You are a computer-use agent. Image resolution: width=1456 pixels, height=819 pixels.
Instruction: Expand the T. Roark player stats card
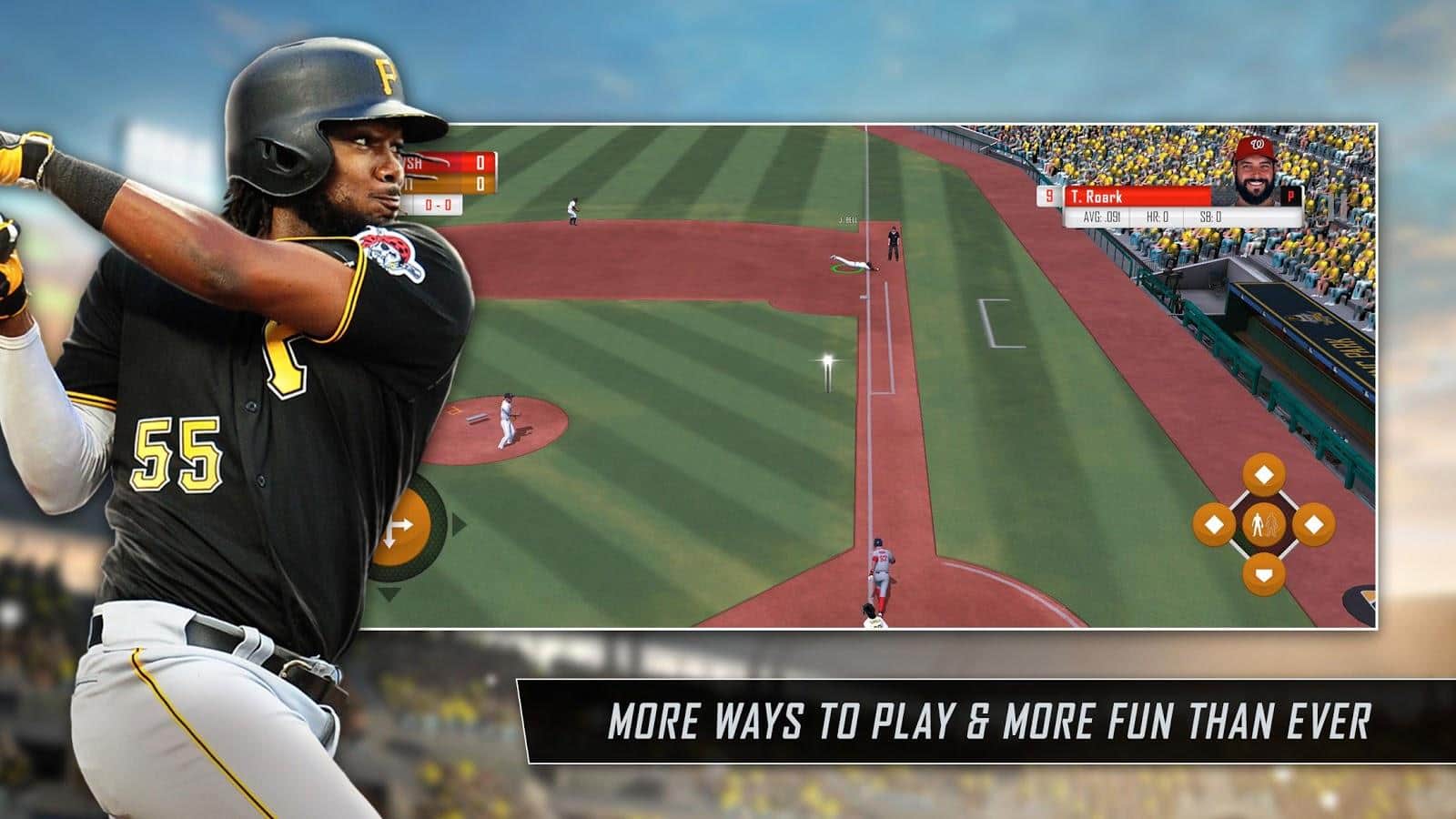[x=1156, y=205]
